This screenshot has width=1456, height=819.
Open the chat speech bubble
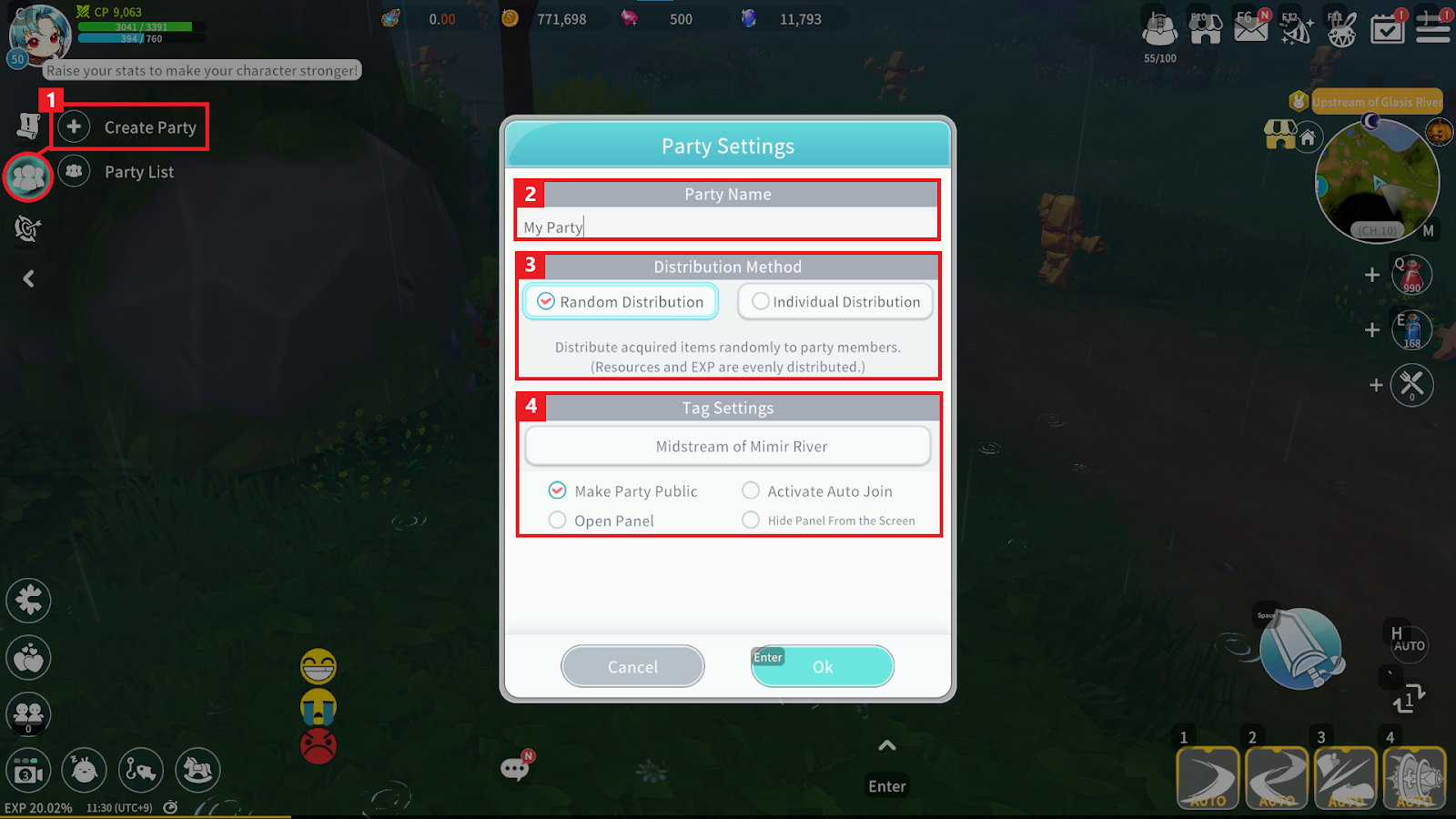click(515, 769)
